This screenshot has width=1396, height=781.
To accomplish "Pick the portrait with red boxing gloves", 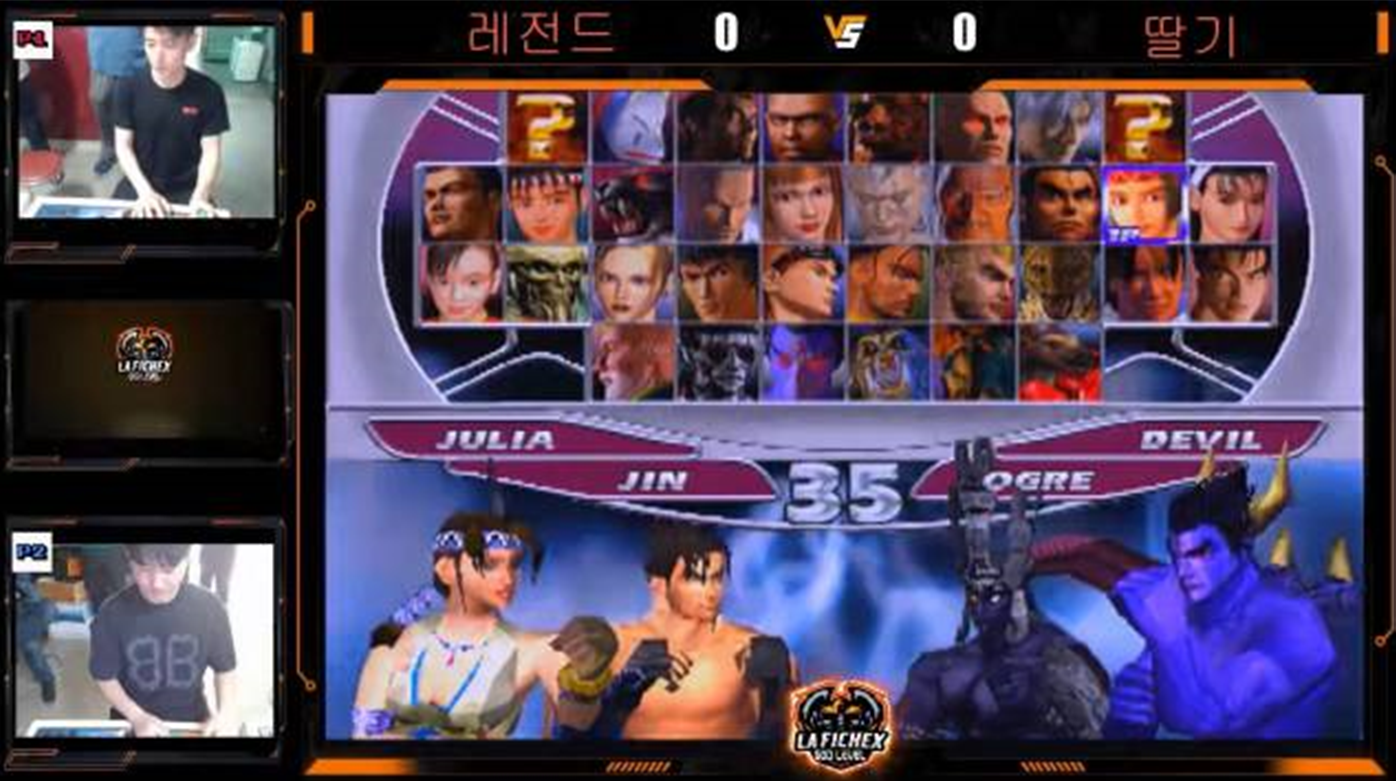I will 1059,362.
